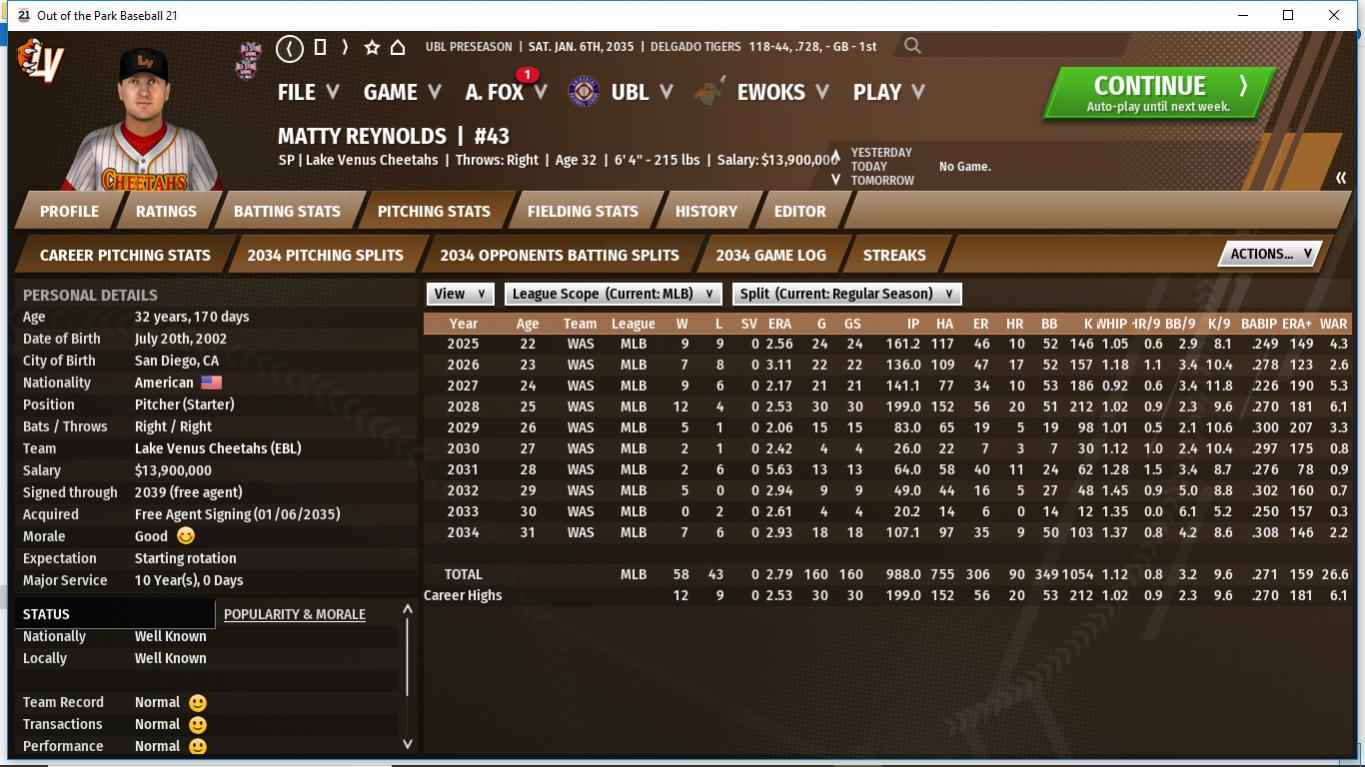Show the Batting Stats tab
Viewport: 1365px width, 767px height.
click(287, 211)
